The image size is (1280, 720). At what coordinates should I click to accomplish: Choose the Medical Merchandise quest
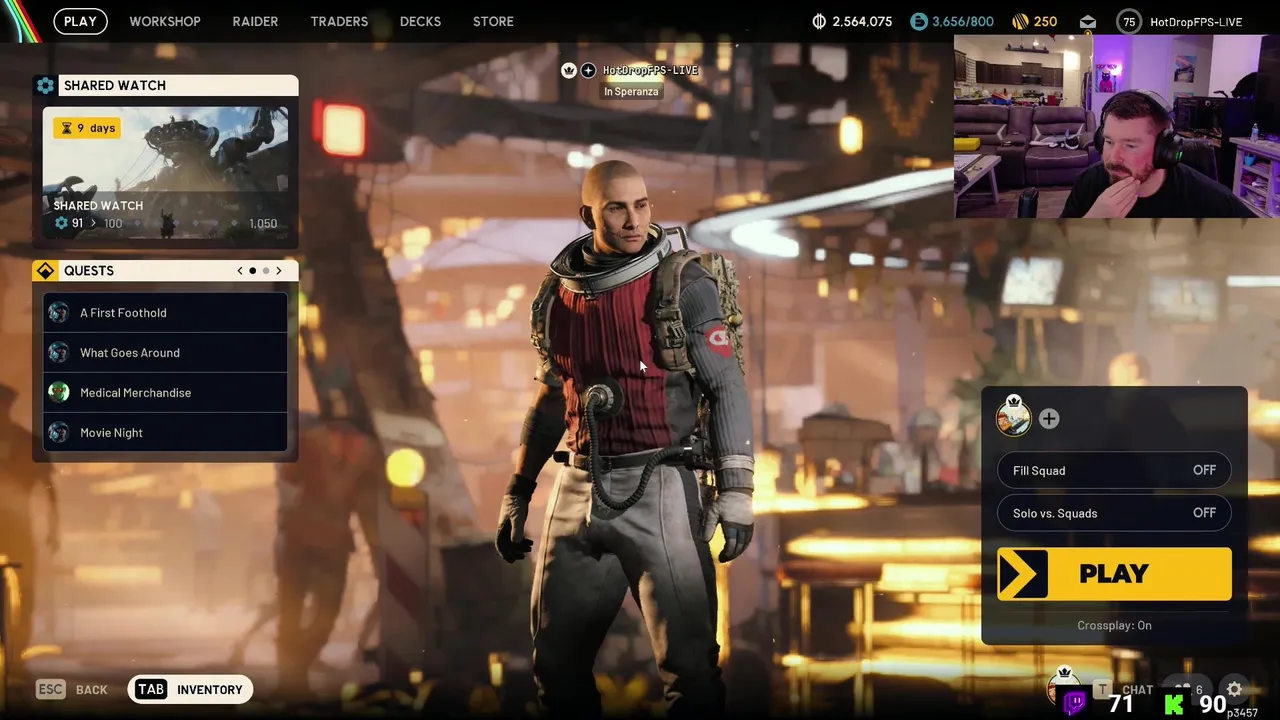click(165, 393)
